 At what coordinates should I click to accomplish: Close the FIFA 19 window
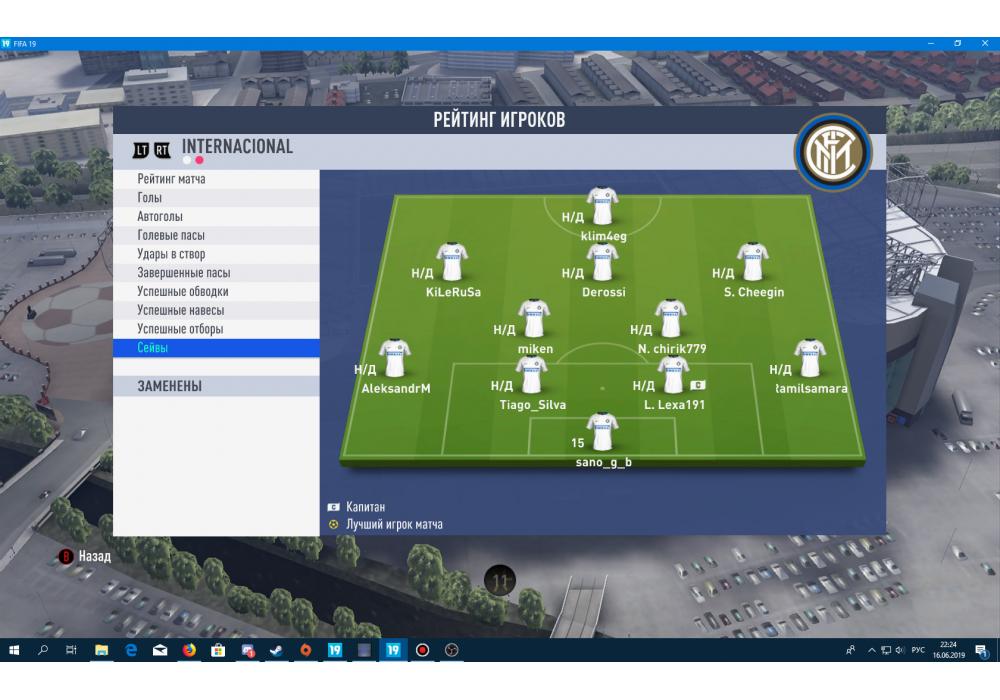pos(985,44)
